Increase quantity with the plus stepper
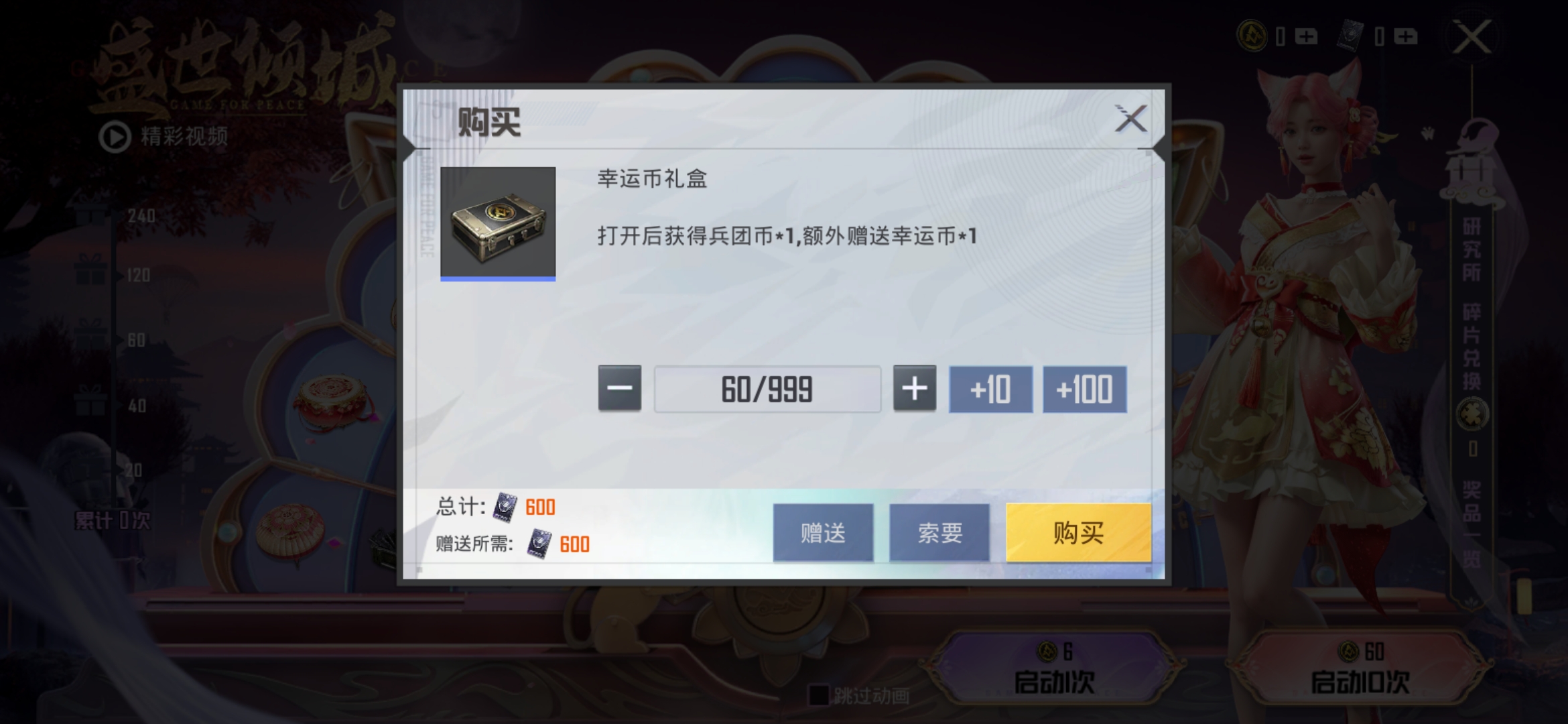 (x=915, y=389)
